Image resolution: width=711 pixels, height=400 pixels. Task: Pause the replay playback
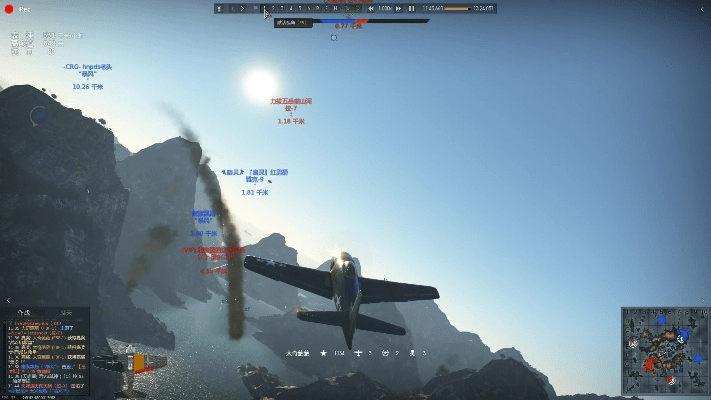click(411, 8)
